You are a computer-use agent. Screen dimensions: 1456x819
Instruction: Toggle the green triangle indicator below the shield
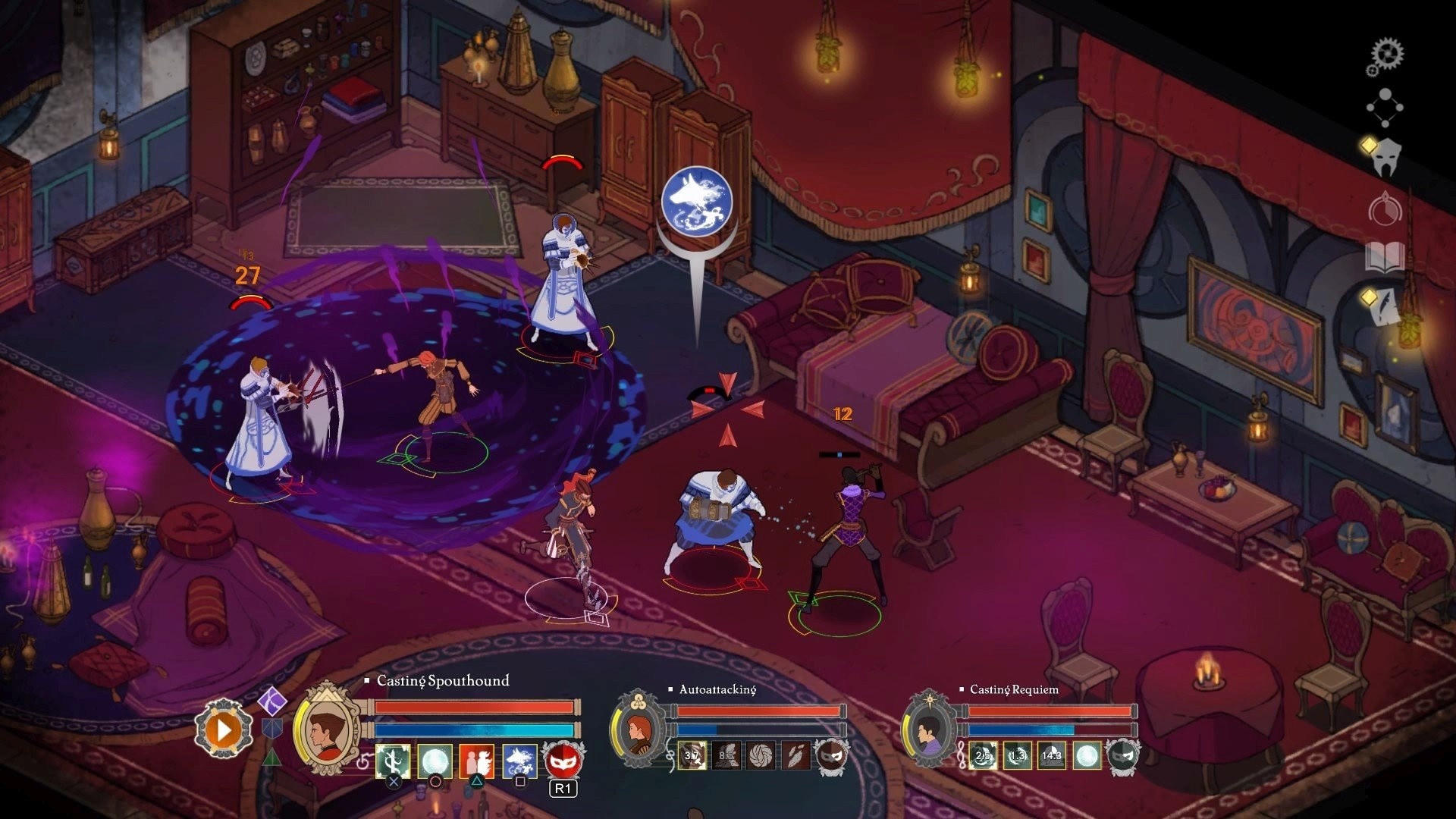point(272,758)
